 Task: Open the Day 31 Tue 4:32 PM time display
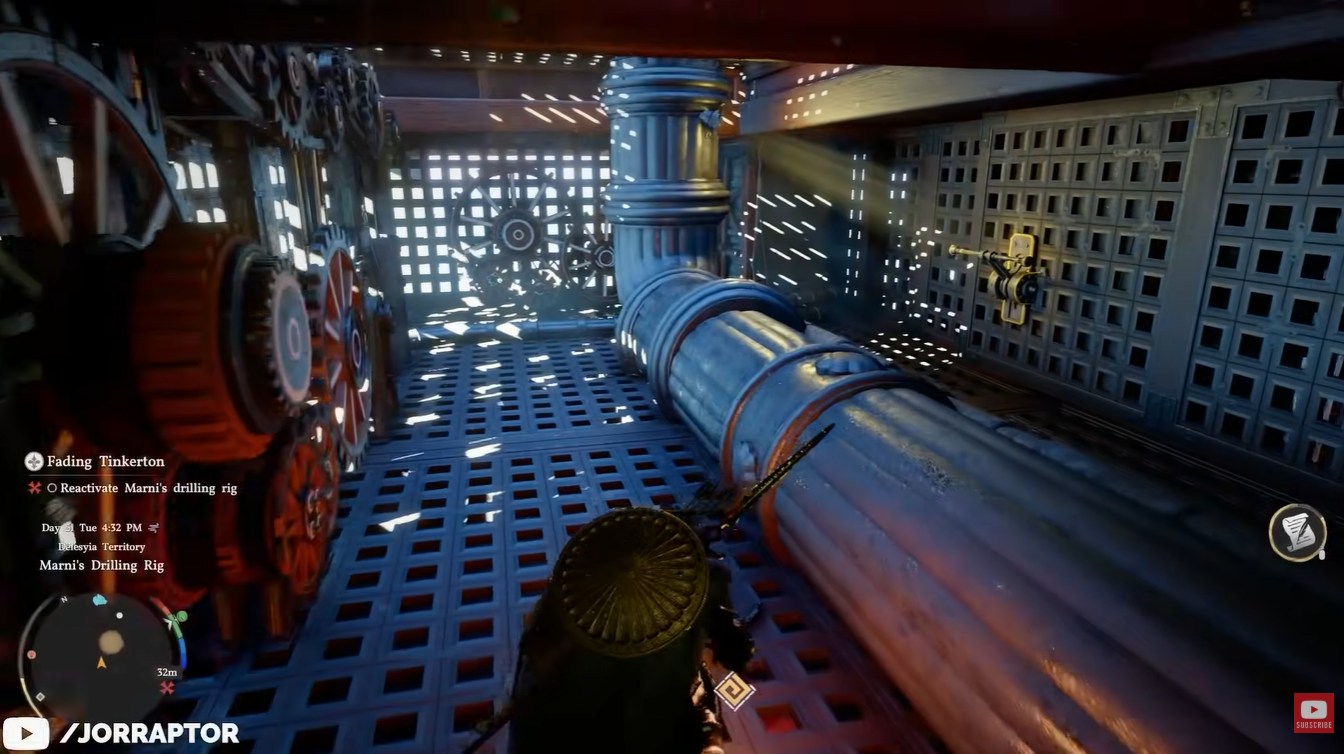tap(92, 528)
